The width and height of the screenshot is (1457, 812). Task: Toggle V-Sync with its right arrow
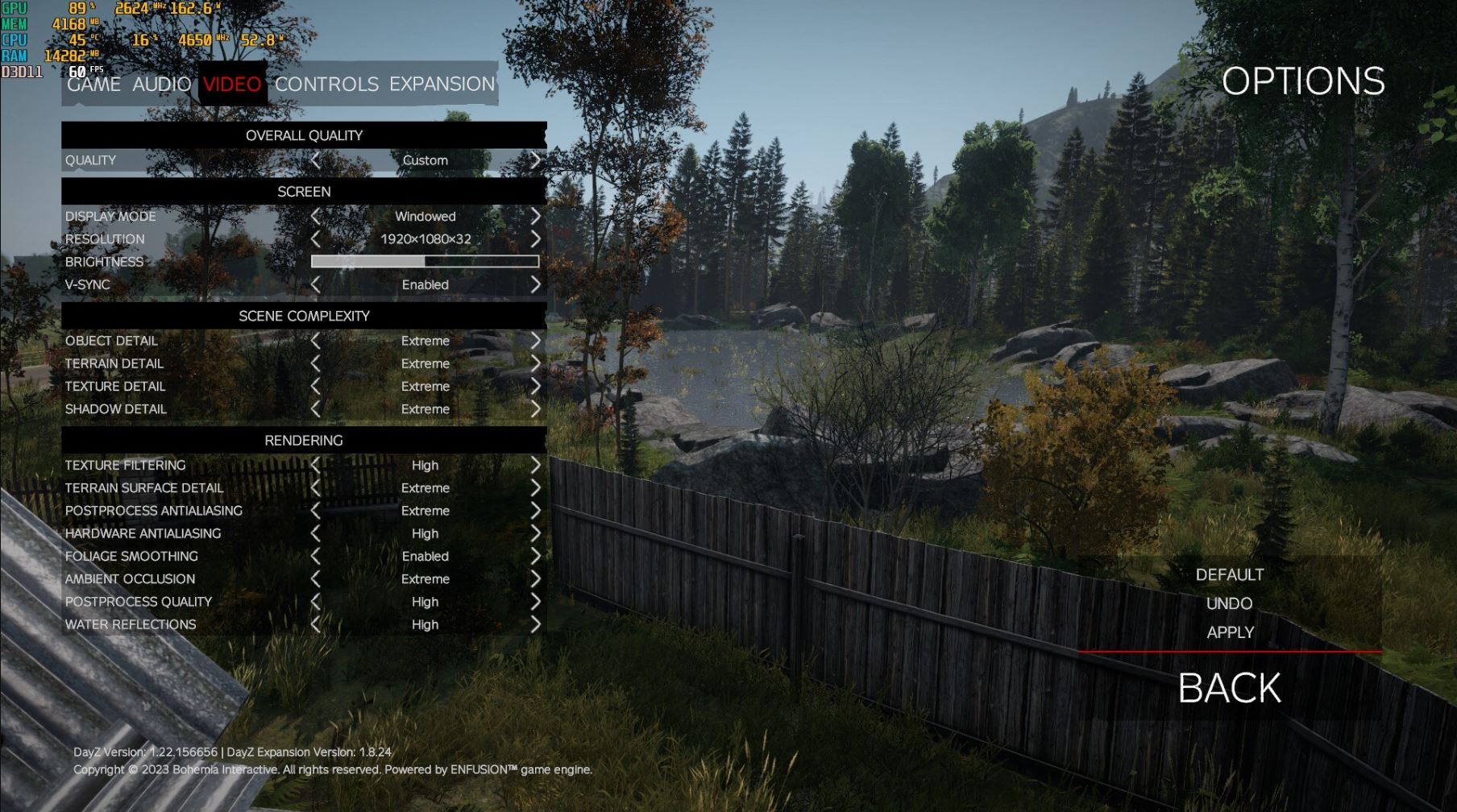[x=535, y=284]
